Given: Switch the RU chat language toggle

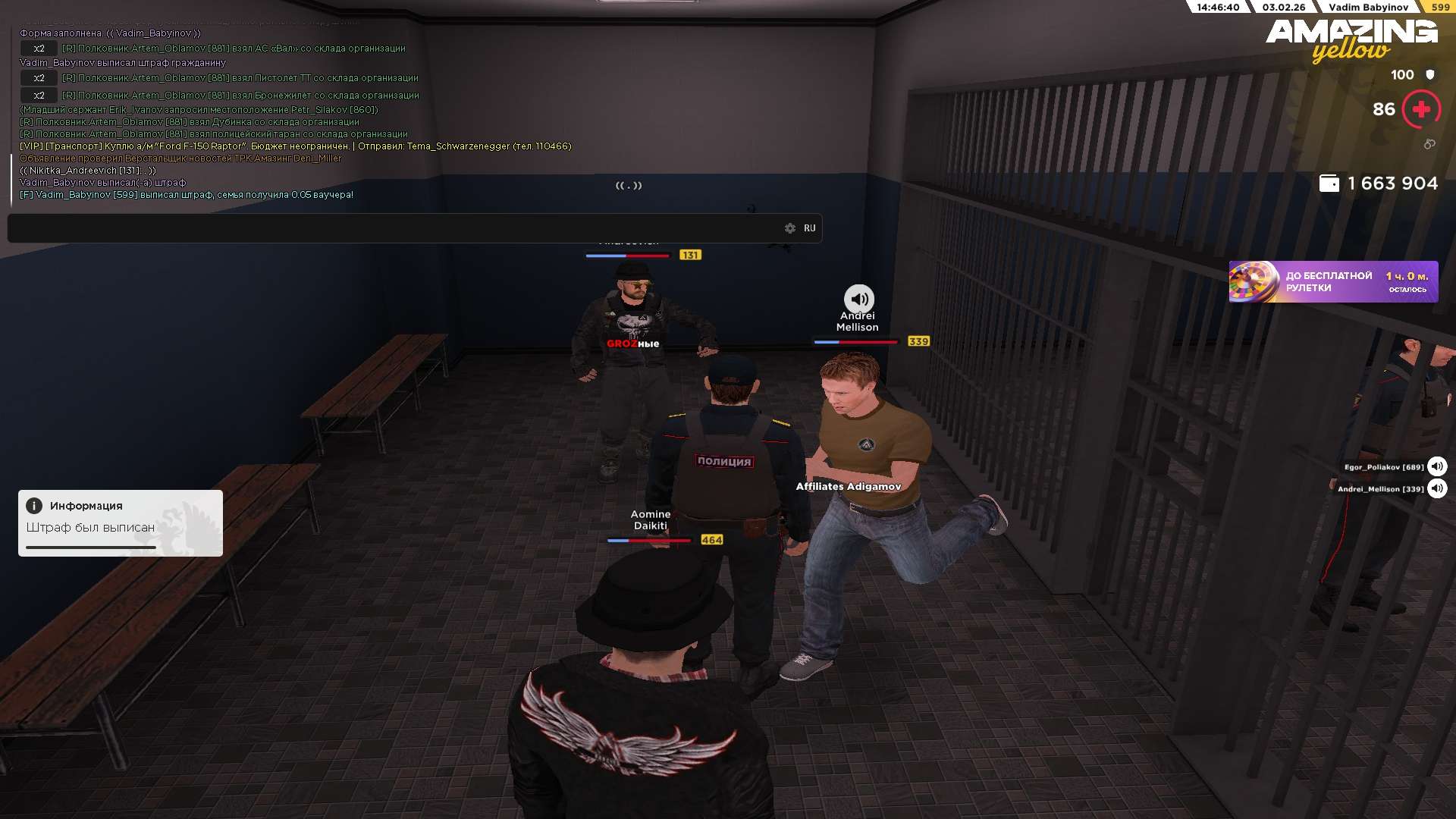Looking at the screenshot, I should [810, 228].
